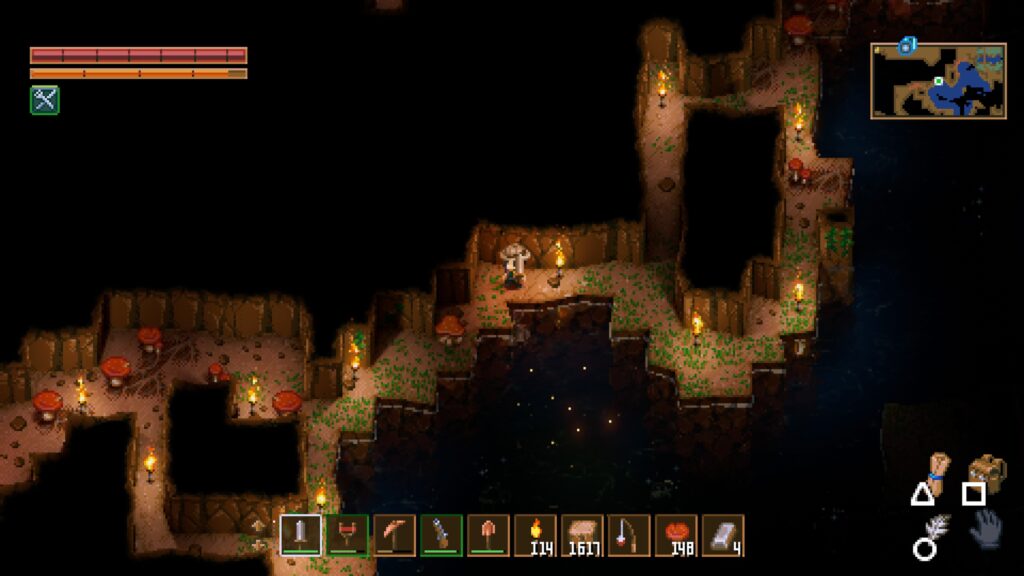This screenshot has width=1024, height=576.
Task: Click the grey hand interact icon
Action: pos(986,528)
